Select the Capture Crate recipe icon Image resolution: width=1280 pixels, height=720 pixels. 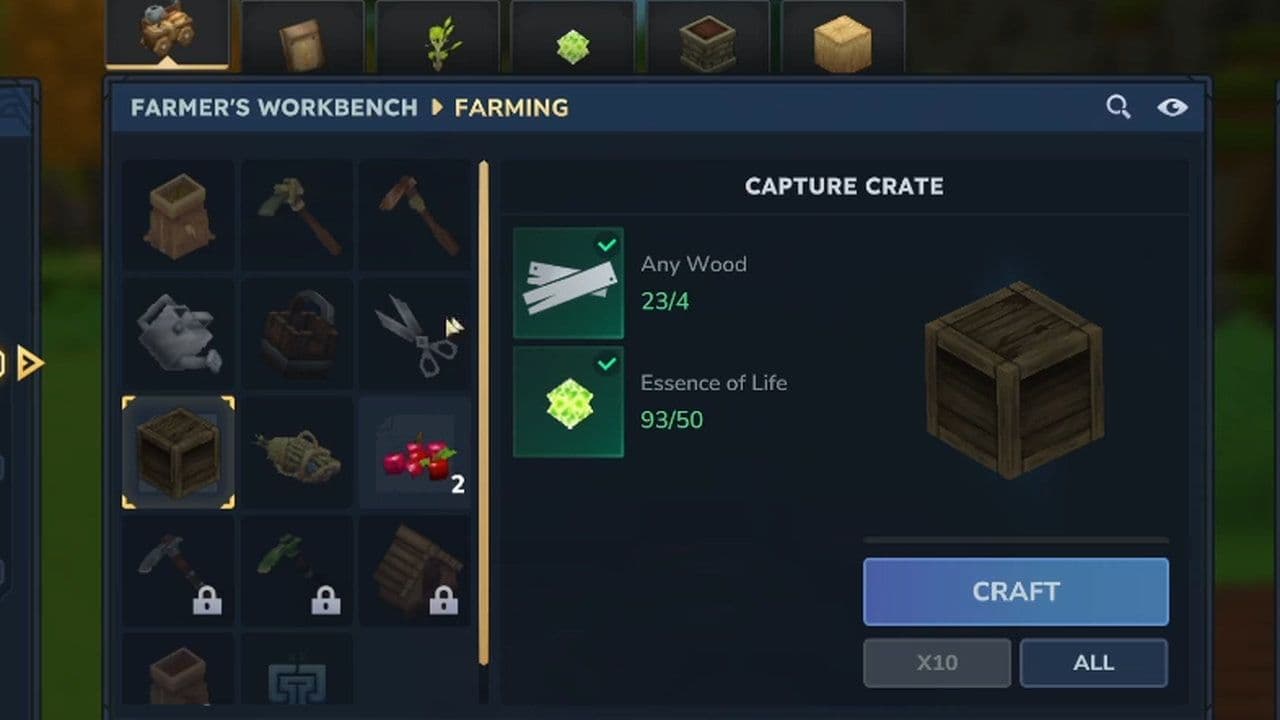click(178, 452)
